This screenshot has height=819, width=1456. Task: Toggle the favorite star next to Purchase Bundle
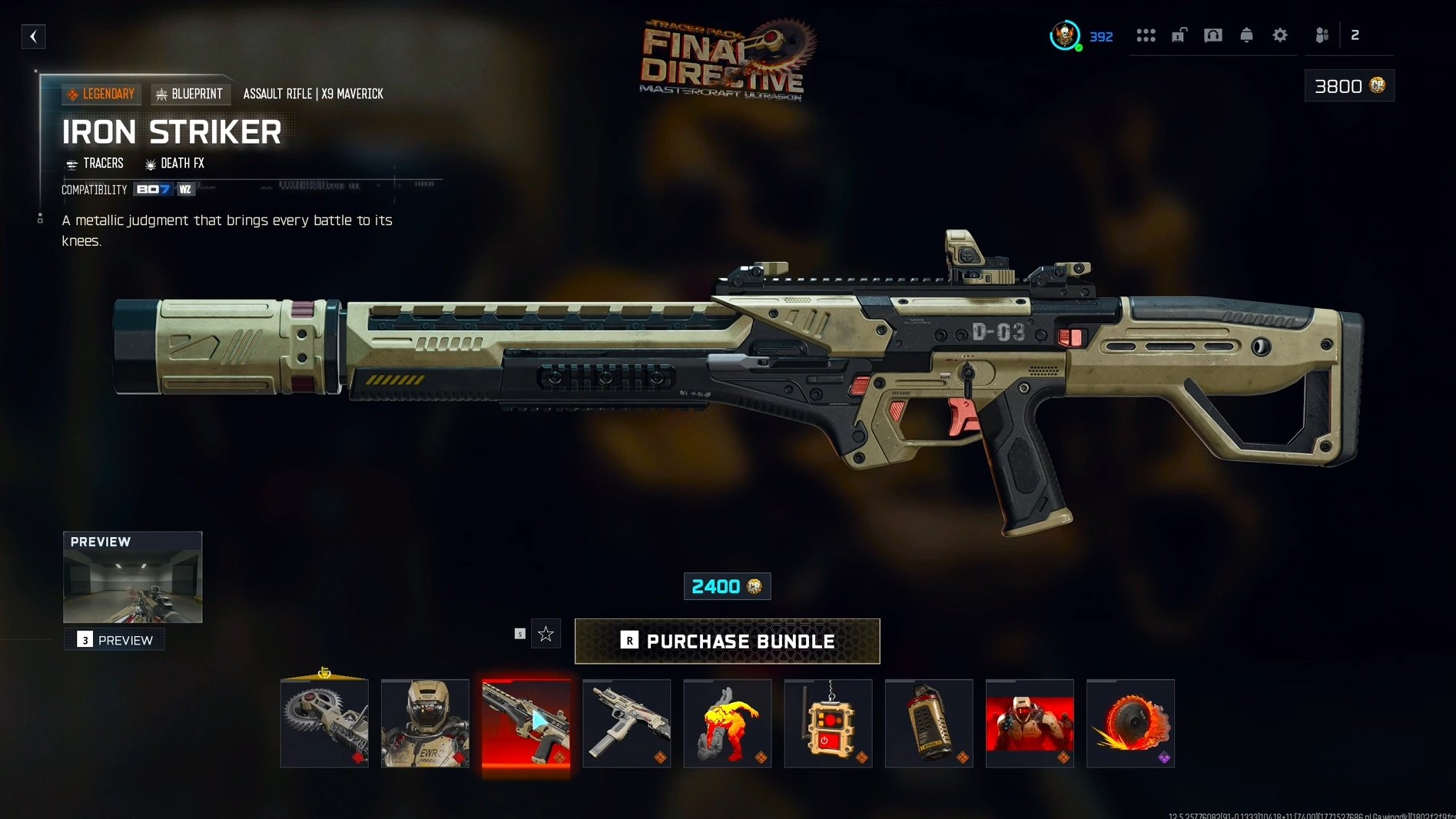point(546,633)
